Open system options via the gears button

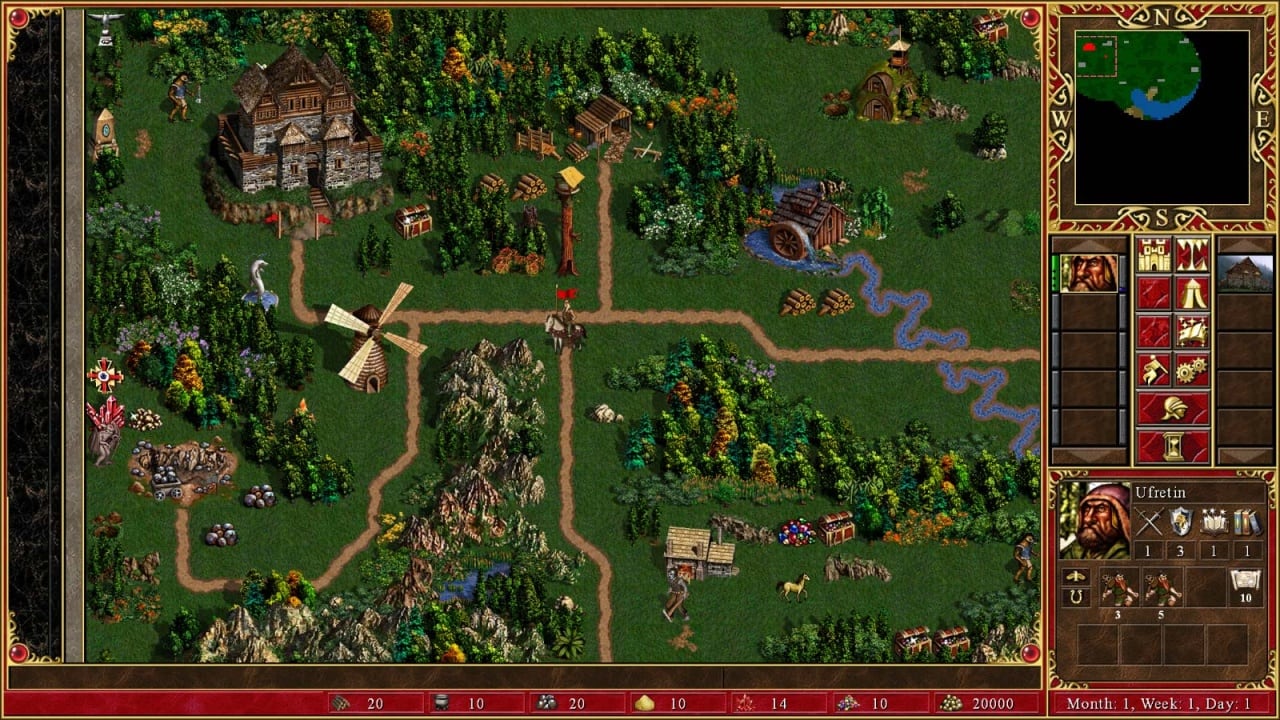[x=1192, y=369]
